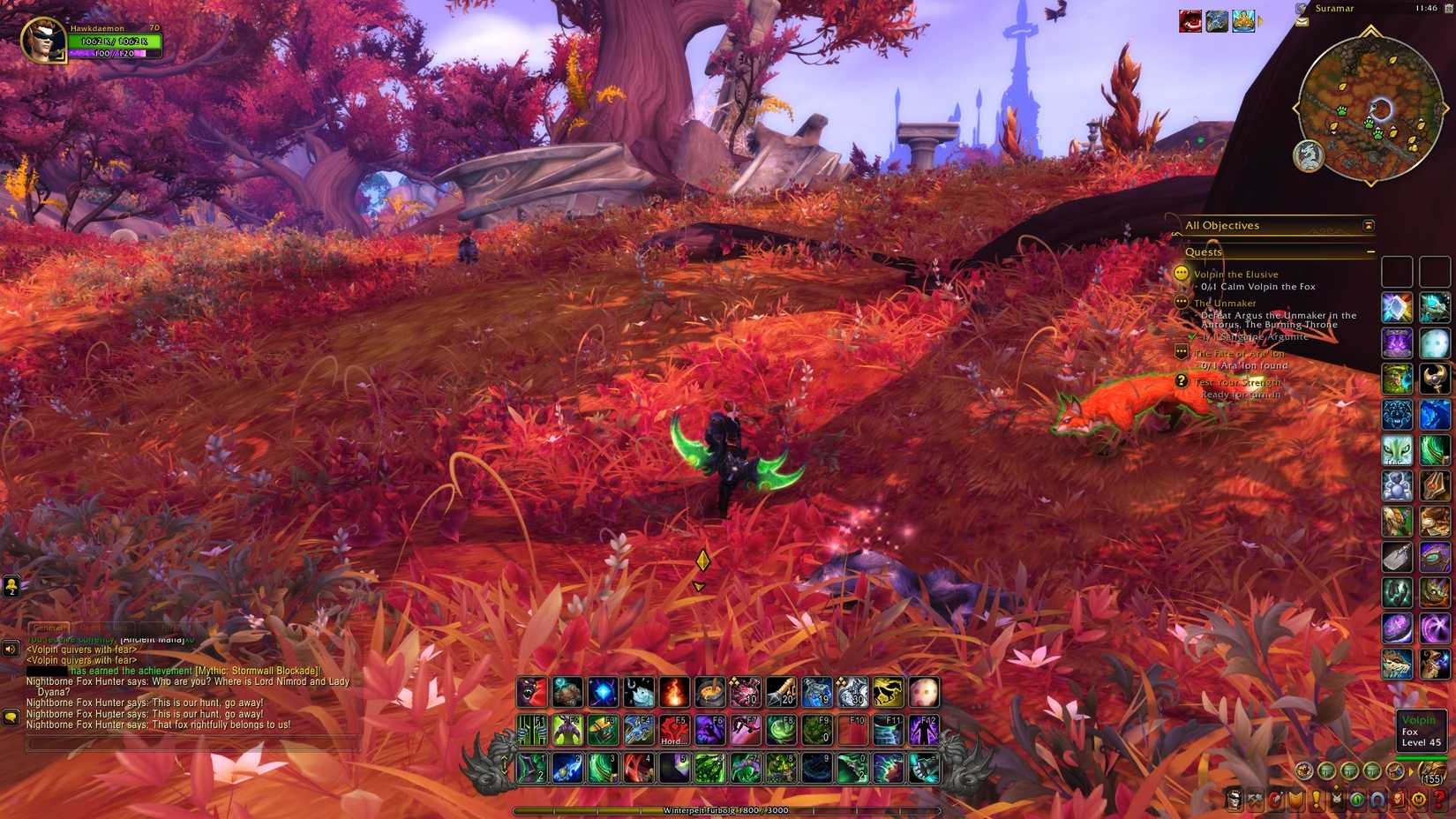
Task: Open the red question mark help menu
Action: 1437,800
